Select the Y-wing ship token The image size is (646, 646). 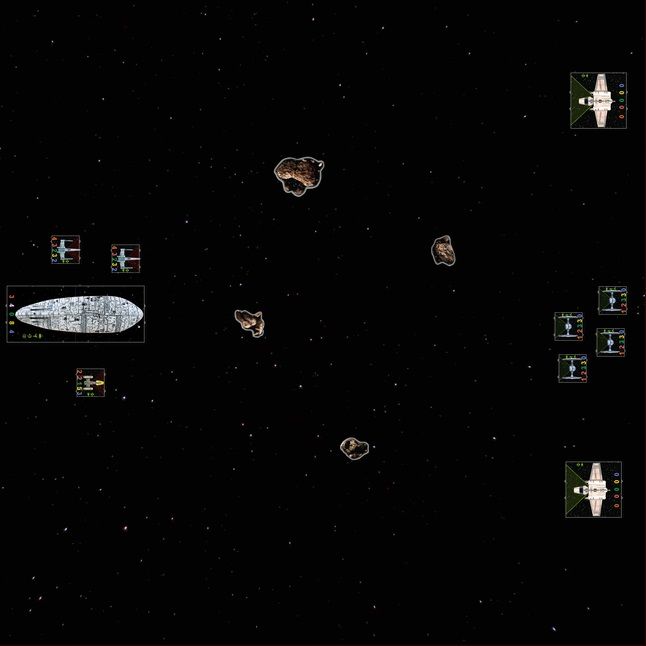coord(90,381)
